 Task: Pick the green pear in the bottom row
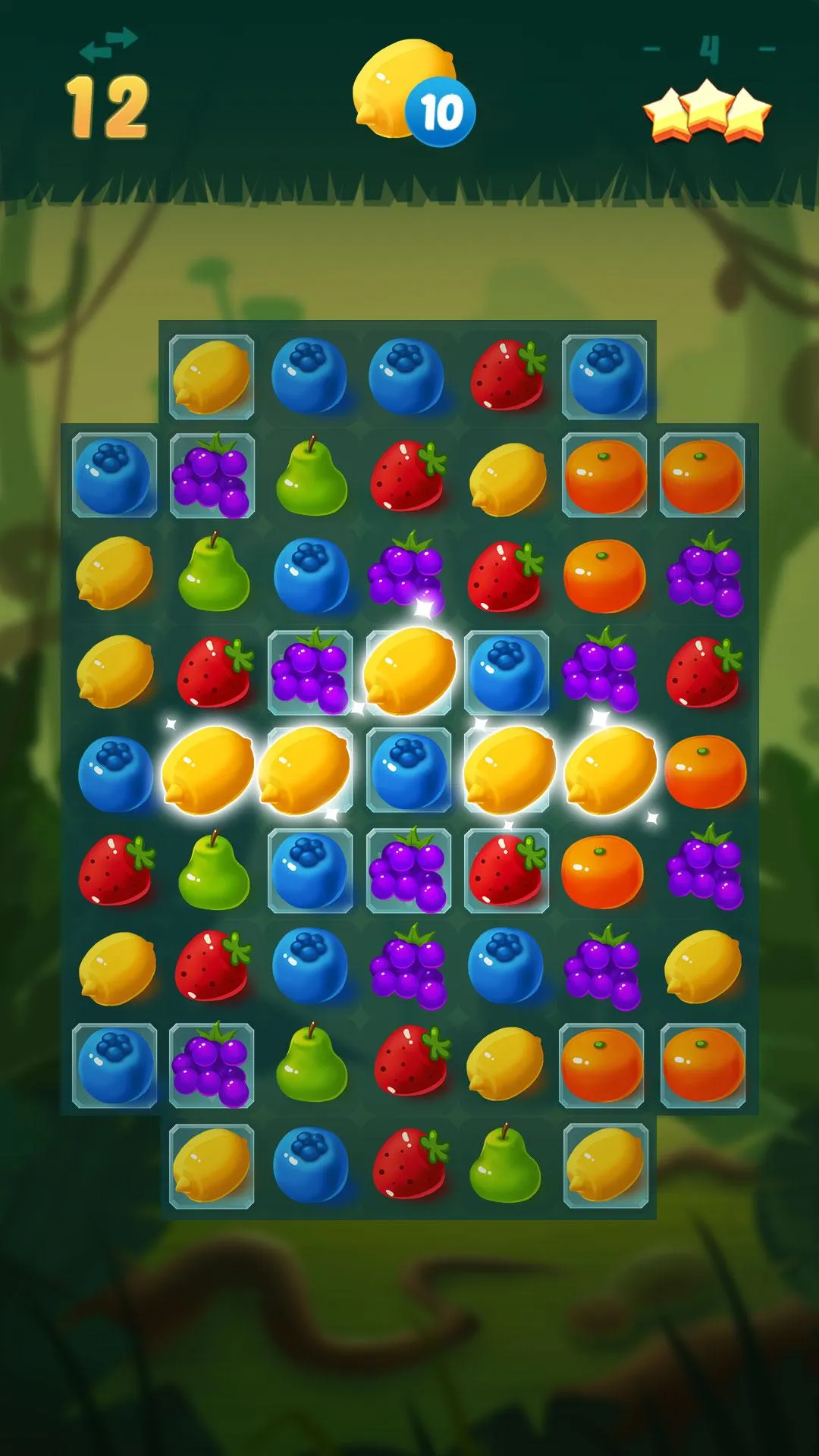pyautogui.click(x=505, y=1166)
